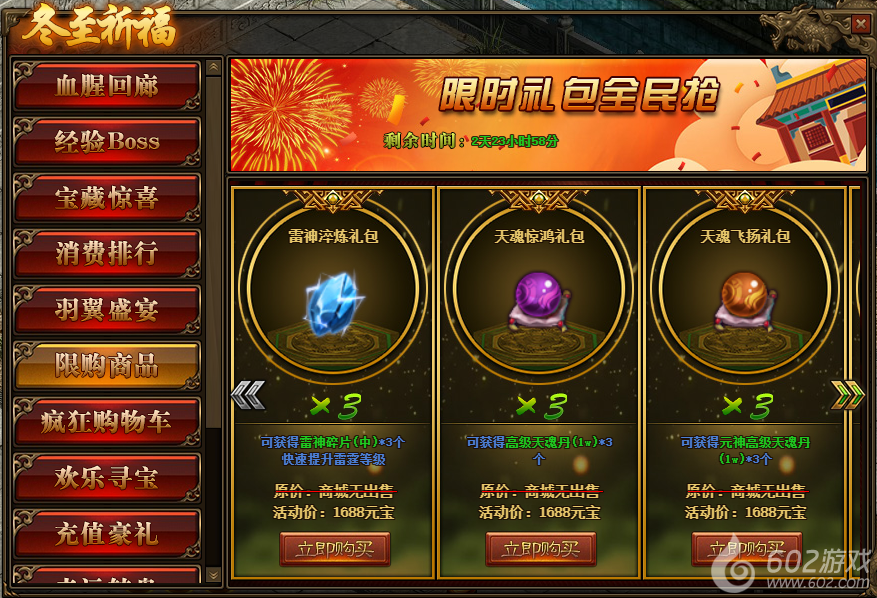The image size is (877, 598).
Task: Switch to the 经验Boss tab
Action: pyautogui.click(x=106, y=142)
